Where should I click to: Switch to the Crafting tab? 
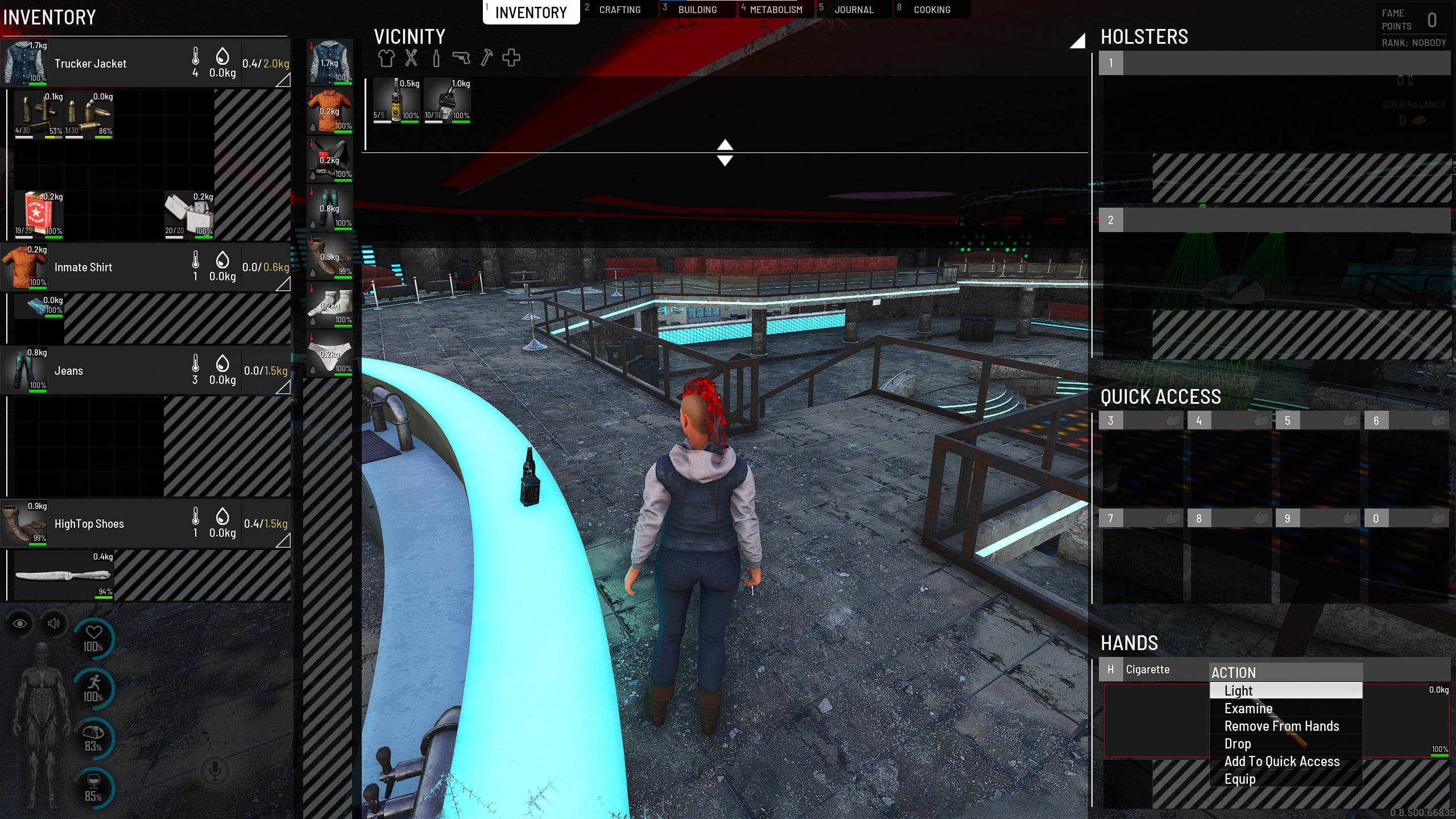pos(619,10)
